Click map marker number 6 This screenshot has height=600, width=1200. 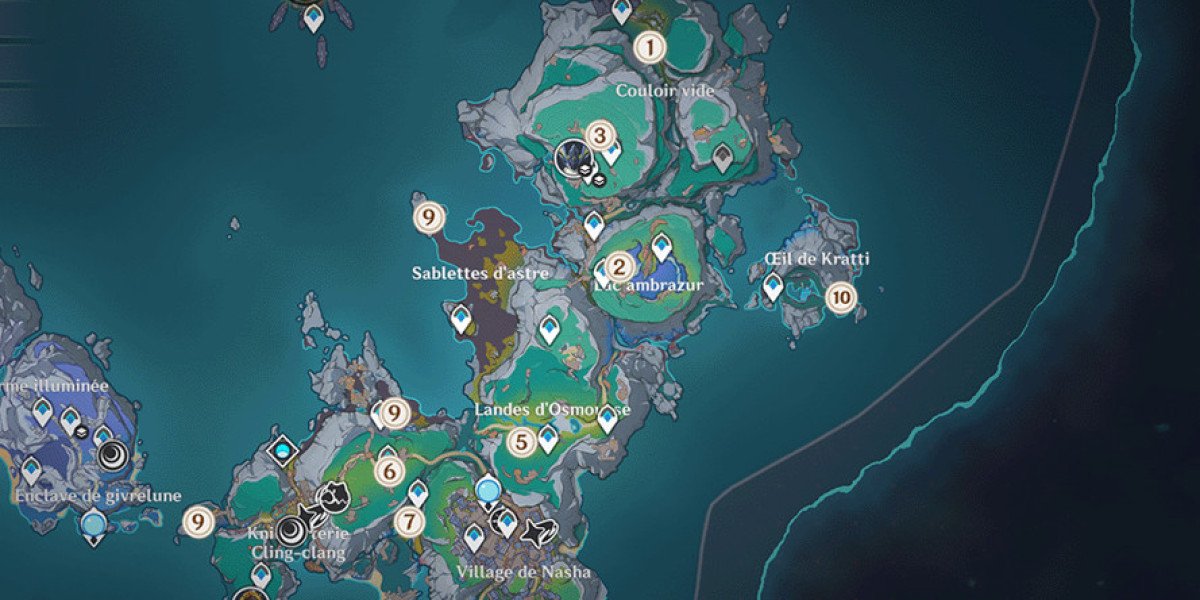389,468
